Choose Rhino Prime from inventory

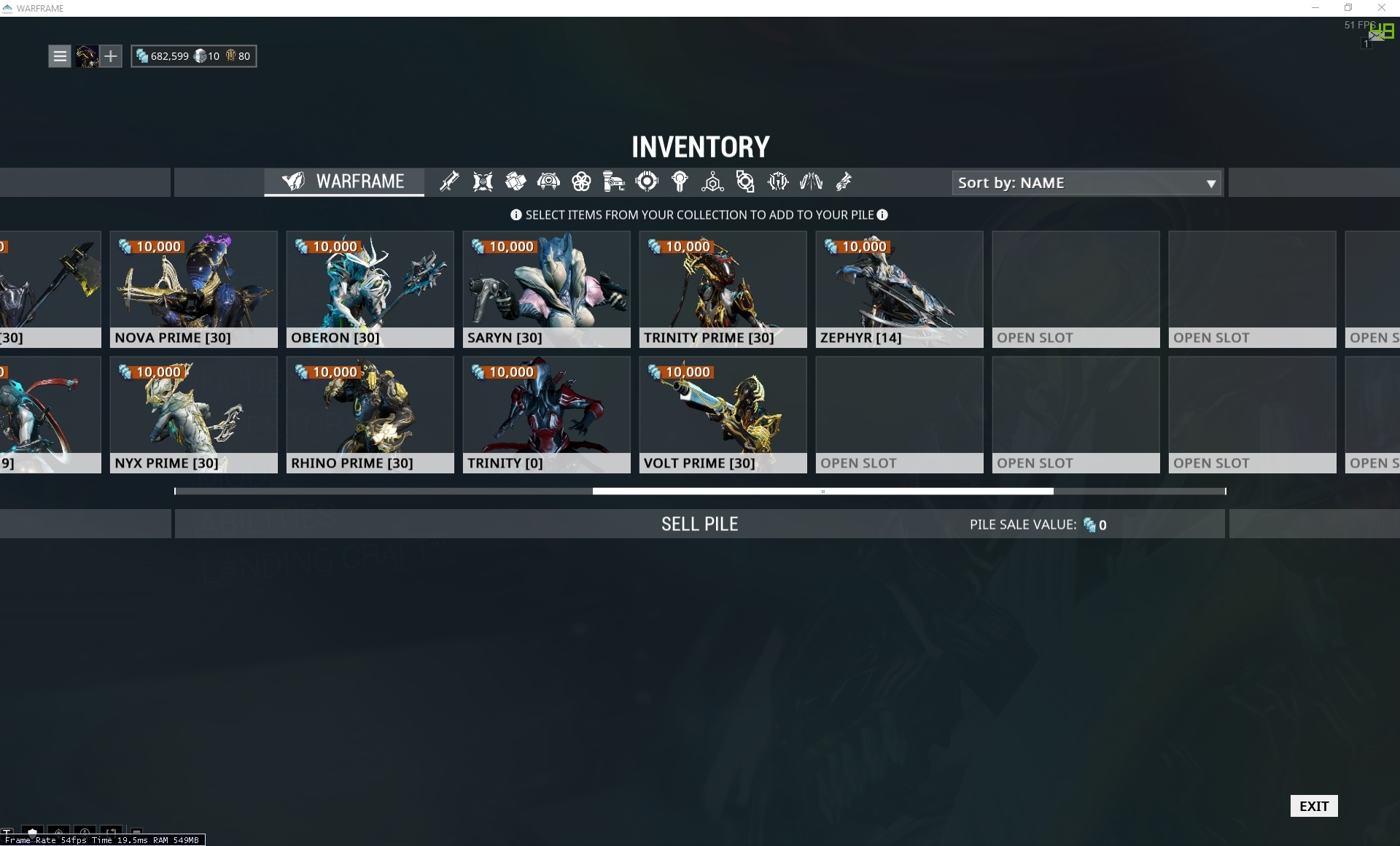pos(370,414)
